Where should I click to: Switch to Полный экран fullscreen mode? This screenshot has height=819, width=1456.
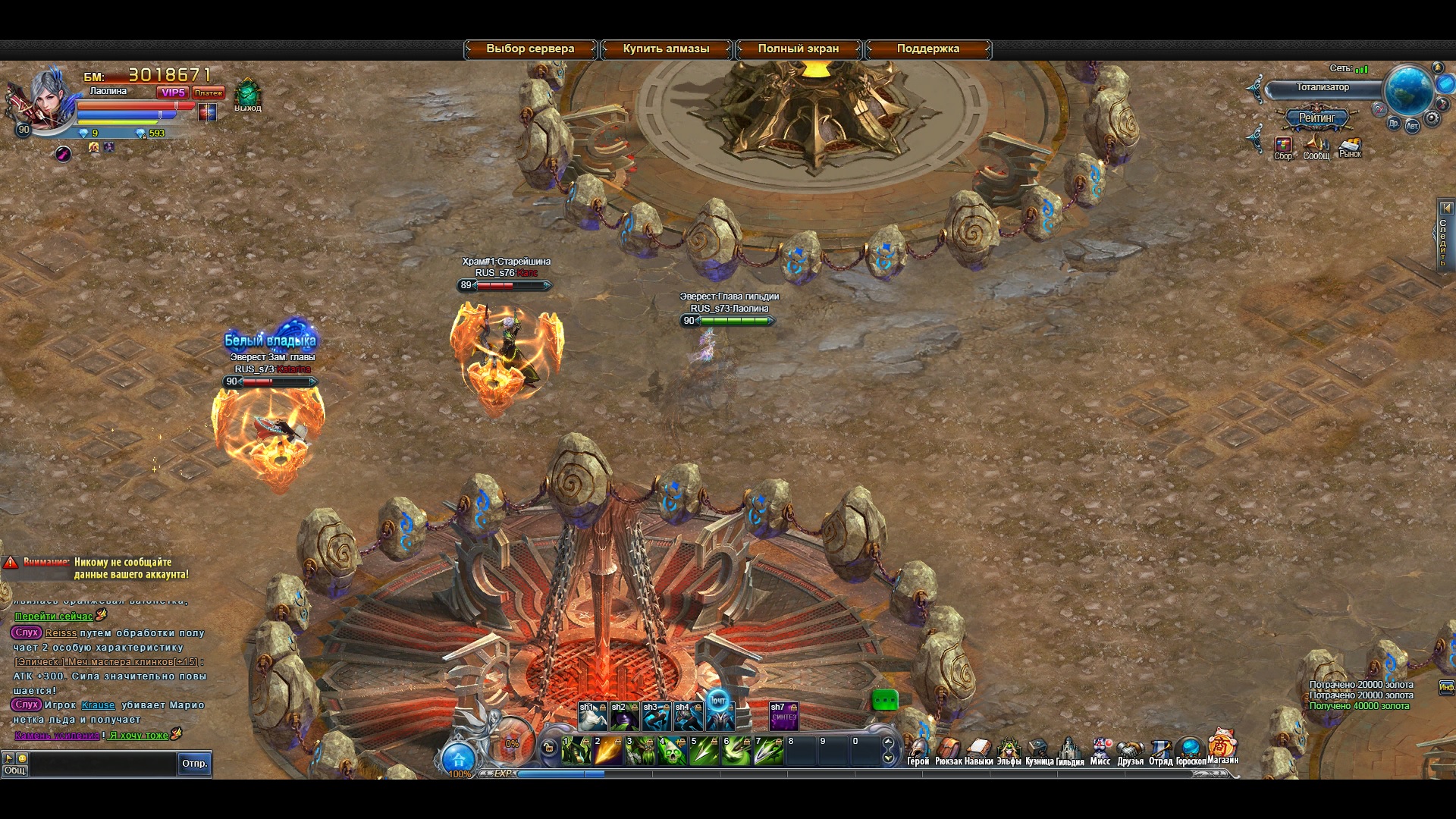click(x=798, y=49)
